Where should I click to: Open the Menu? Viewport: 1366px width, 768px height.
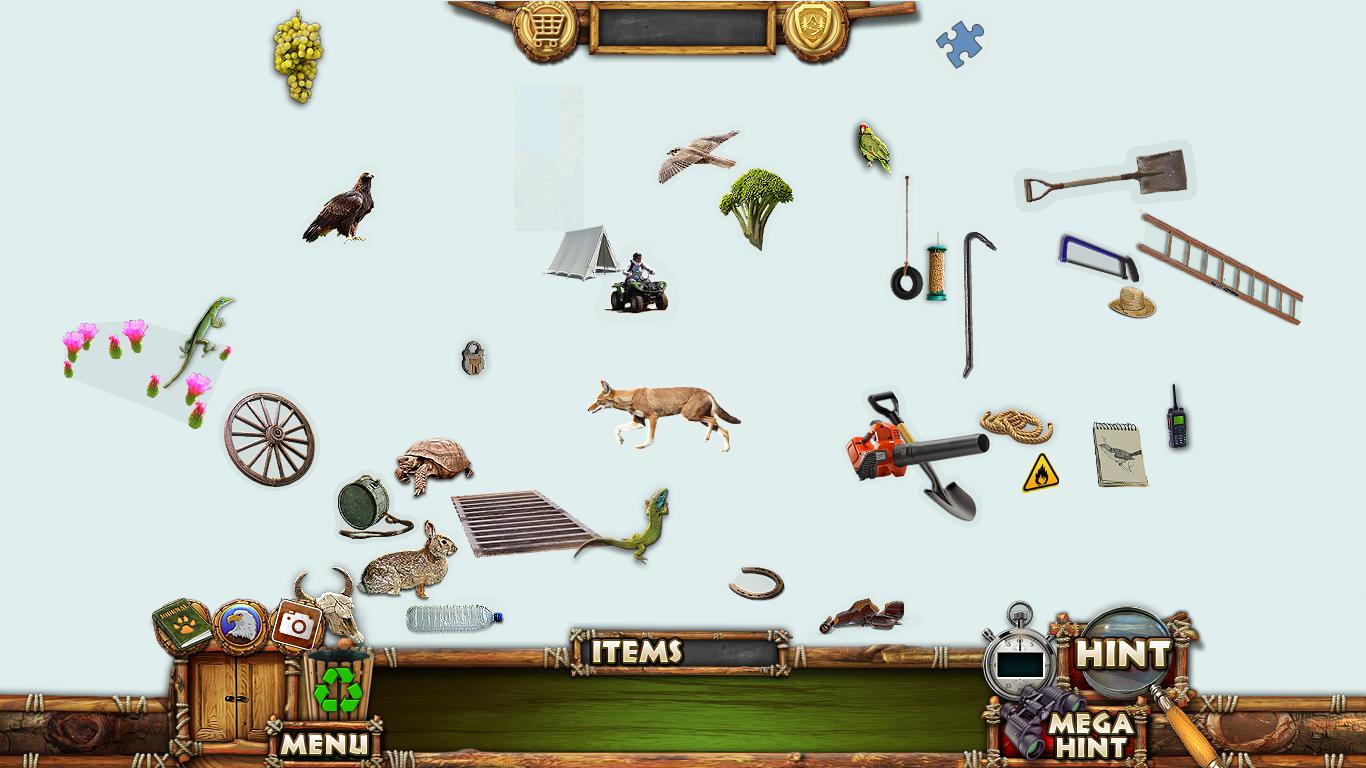[324, 743]
